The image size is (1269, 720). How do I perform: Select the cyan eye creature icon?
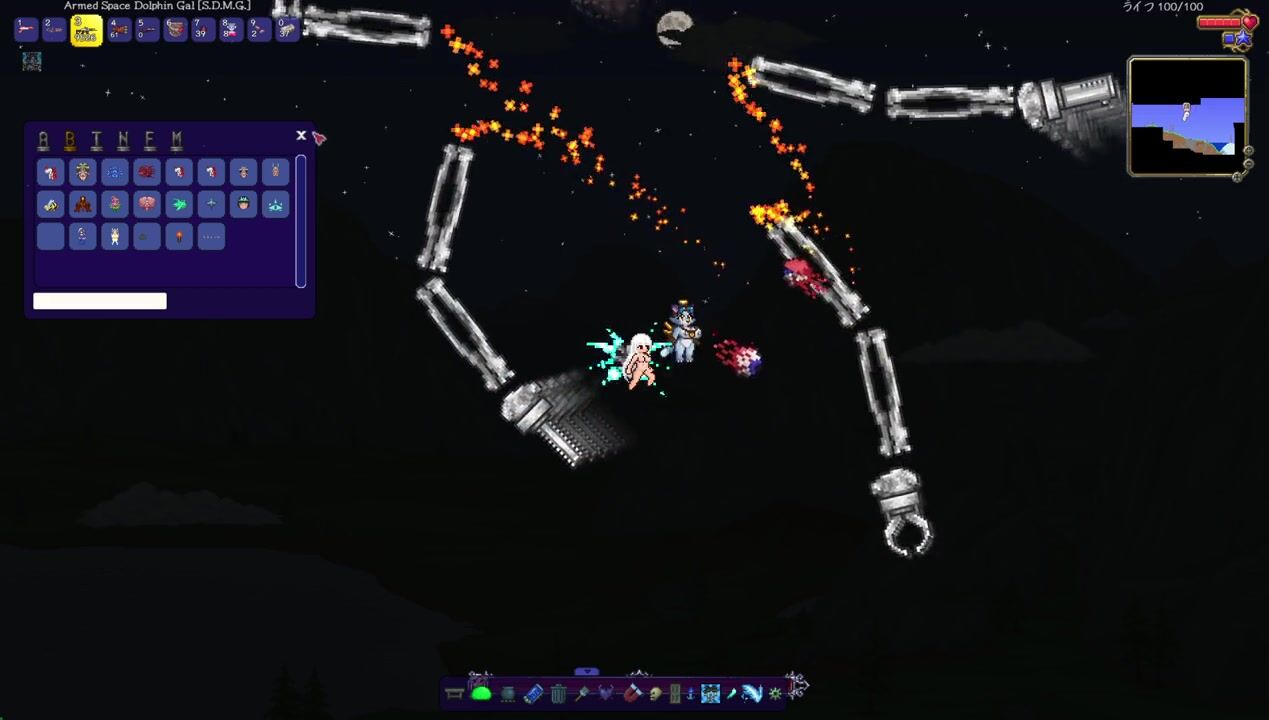(275, 205)
